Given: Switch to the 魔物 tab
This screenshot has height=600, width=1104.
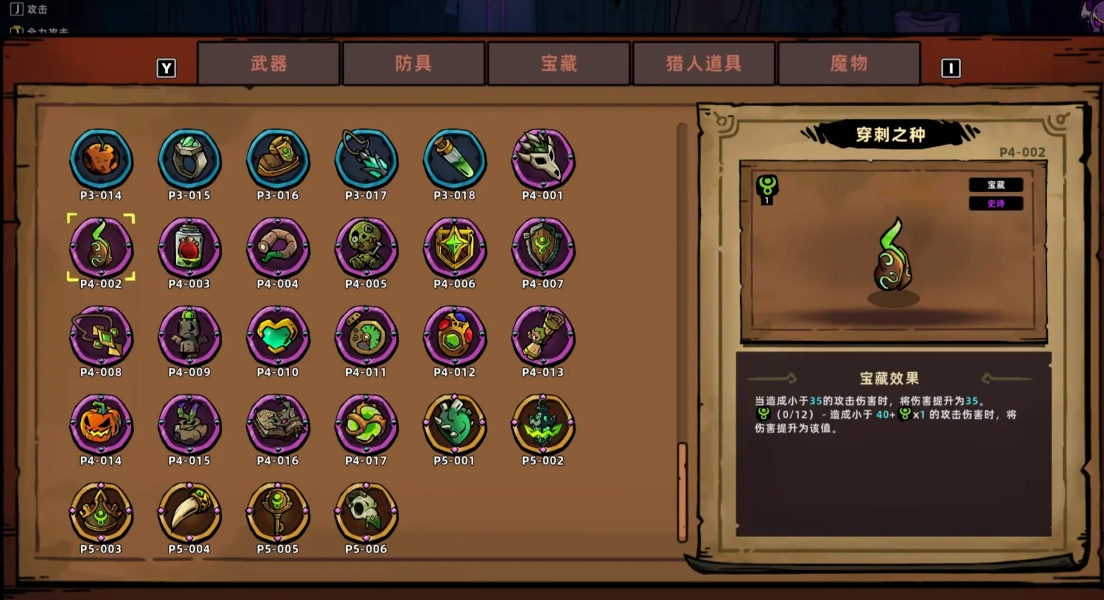Looking at the screenshot, I should [849, 64].
